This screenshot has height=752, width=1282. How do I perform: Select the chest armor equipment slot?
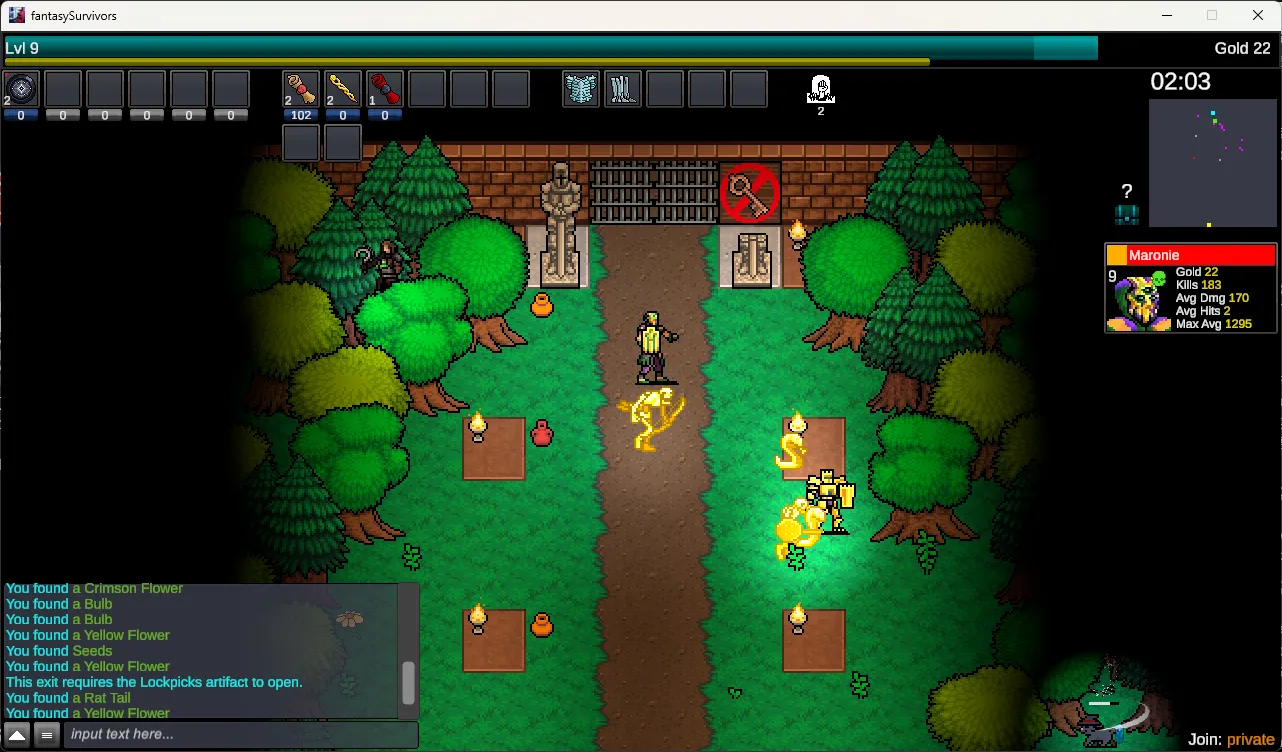pos(581,90)
